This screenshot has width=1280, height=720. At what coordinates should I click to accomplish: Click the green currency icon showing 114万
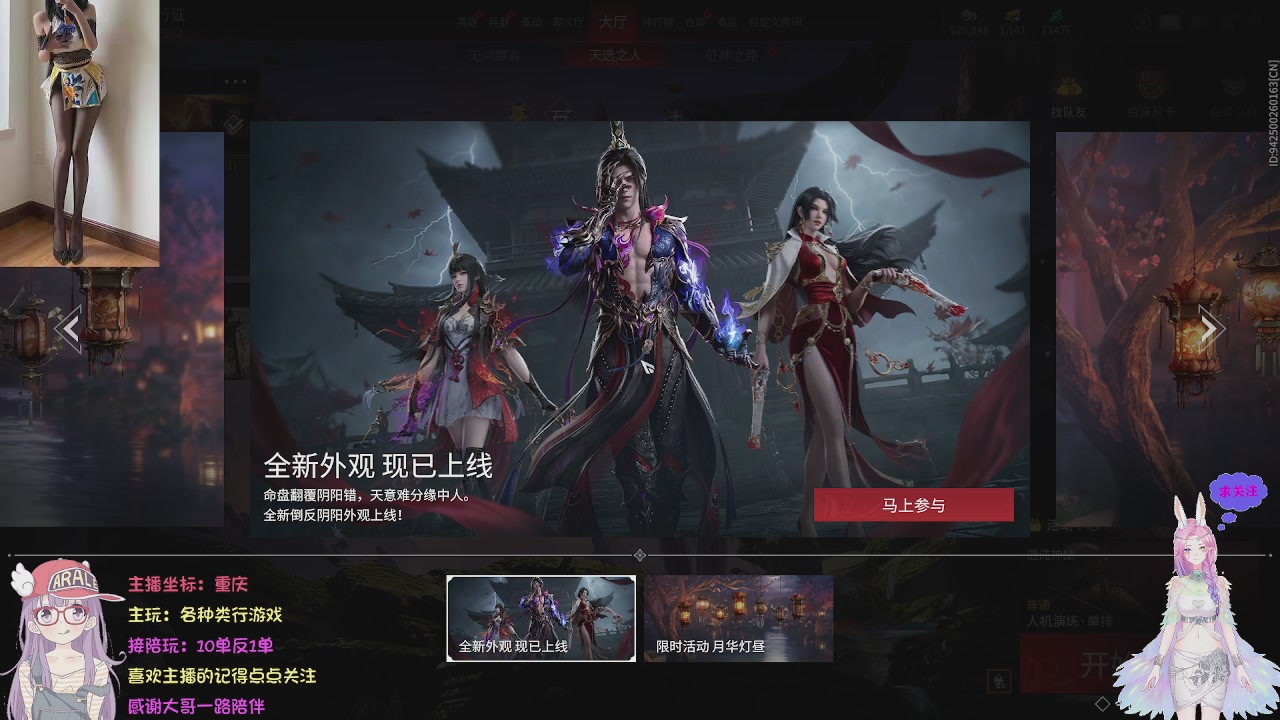pos(1058,13)
